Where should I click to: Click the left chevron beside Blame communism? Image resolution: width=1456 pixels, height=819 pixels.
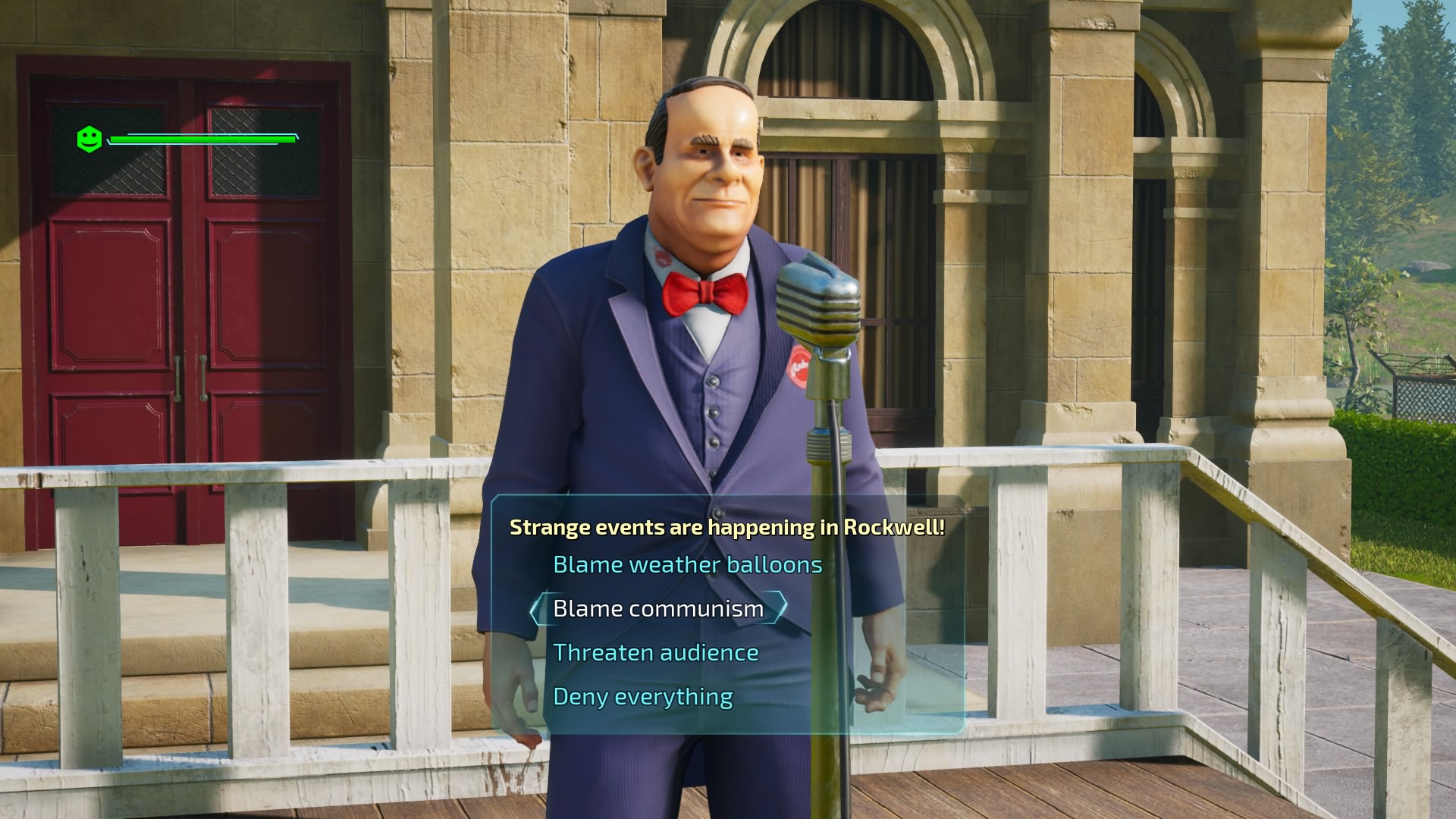pyautogui.click(x=538, y=608)
